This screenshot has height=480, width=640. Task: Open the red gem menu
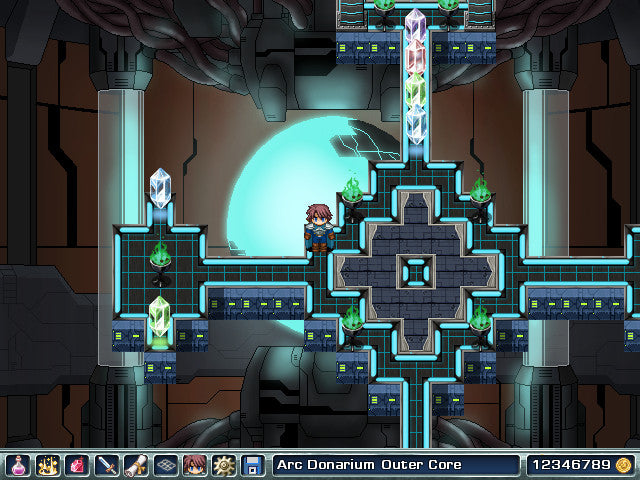[x=76, y=465]
